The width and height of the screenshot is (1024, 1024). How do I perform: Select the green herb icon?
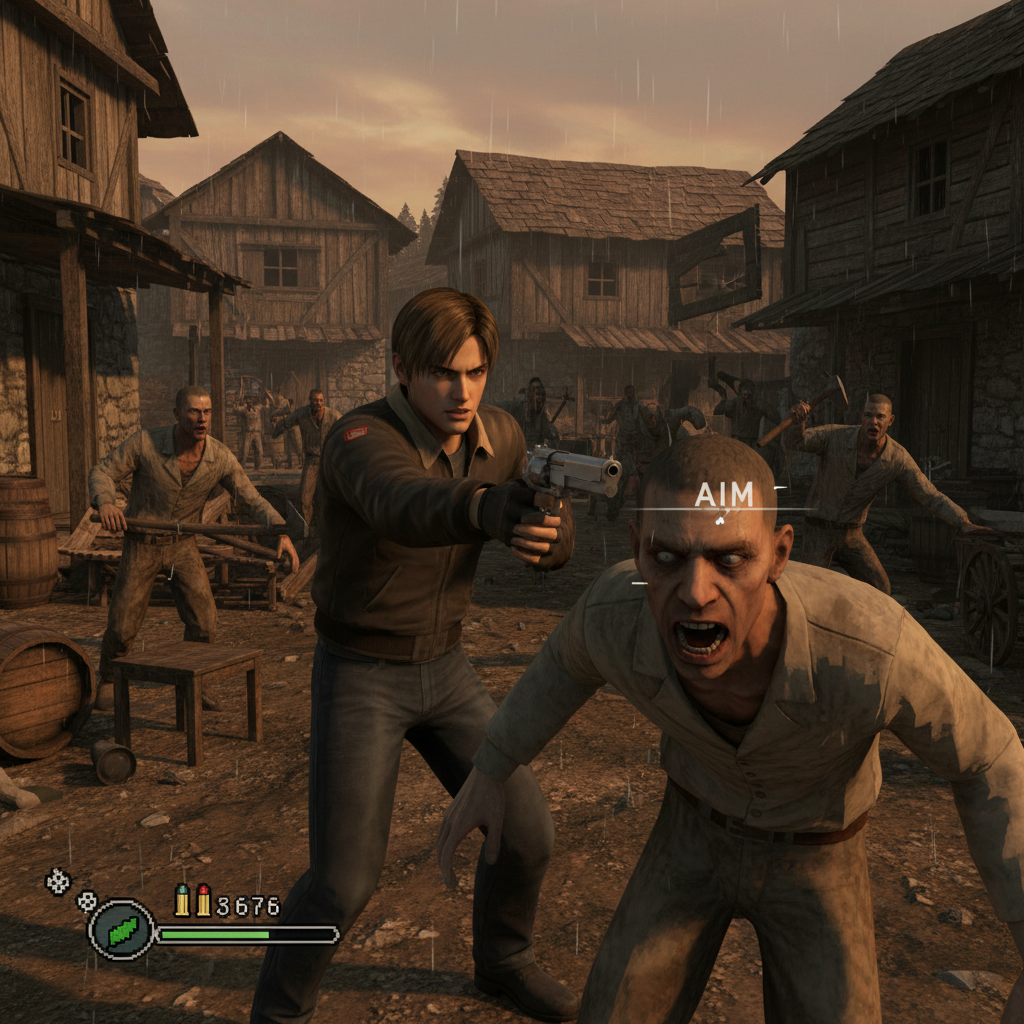(121, 930)
